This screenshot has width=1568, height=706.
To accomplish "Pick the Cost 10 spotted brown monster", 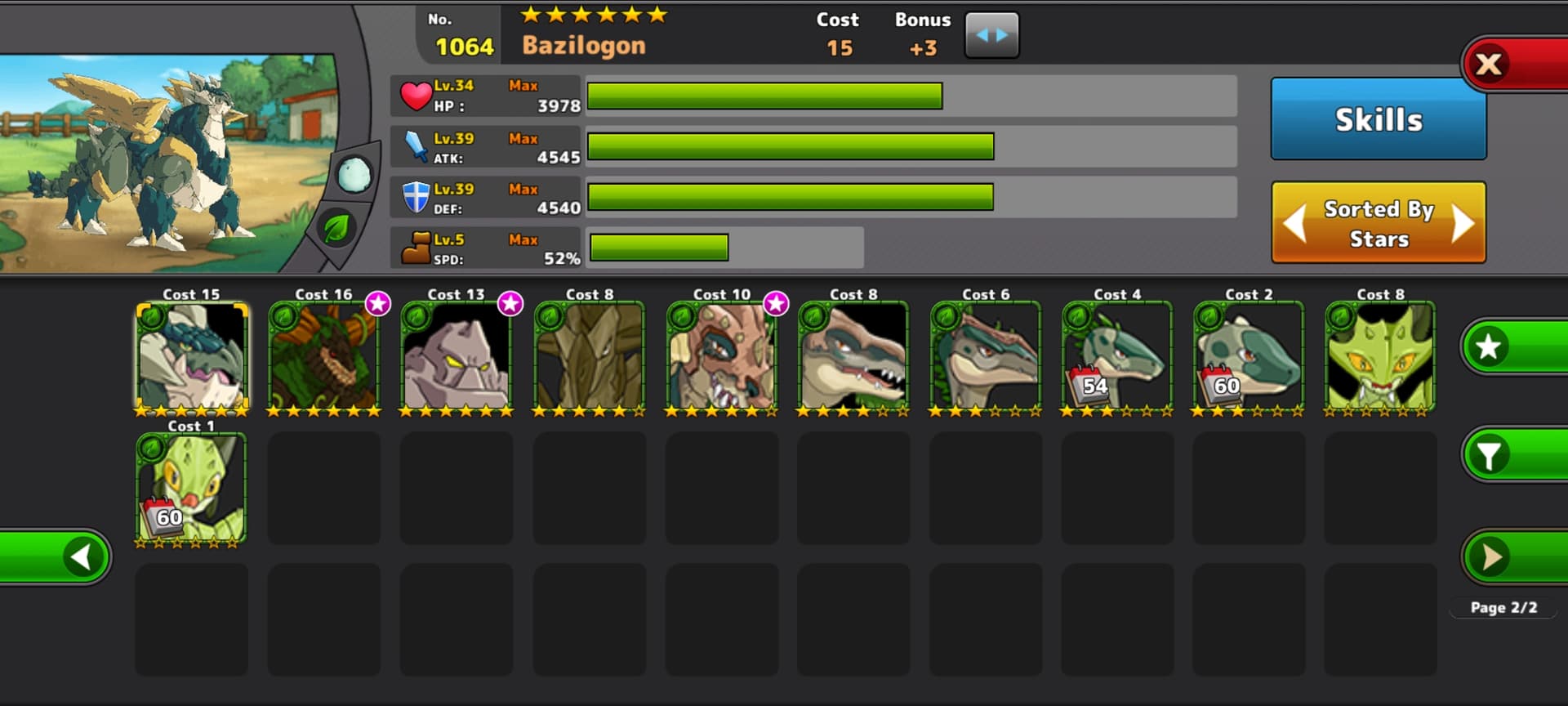I will tap(721, 356).
